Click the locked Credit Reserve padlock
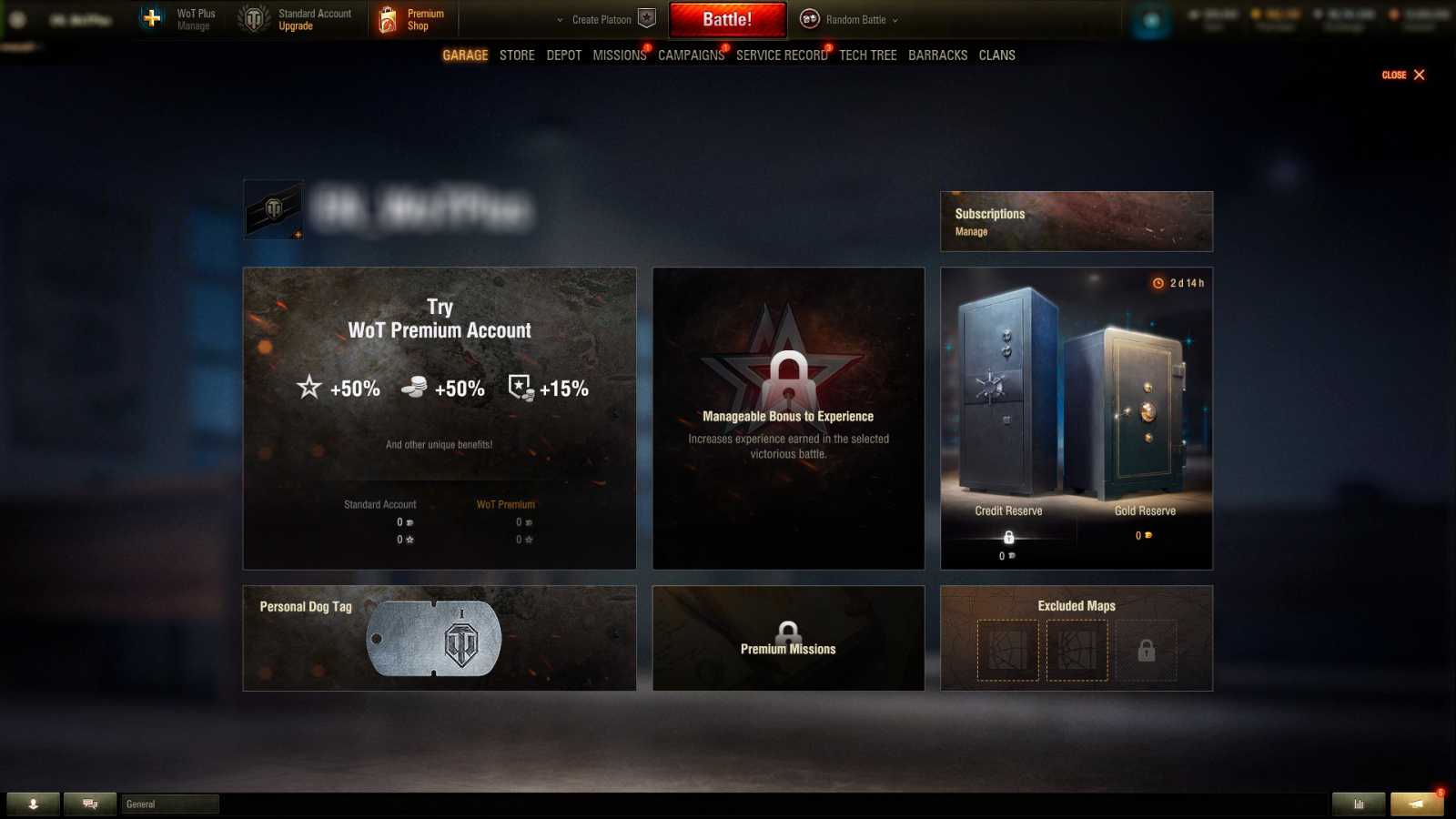 1008,537
